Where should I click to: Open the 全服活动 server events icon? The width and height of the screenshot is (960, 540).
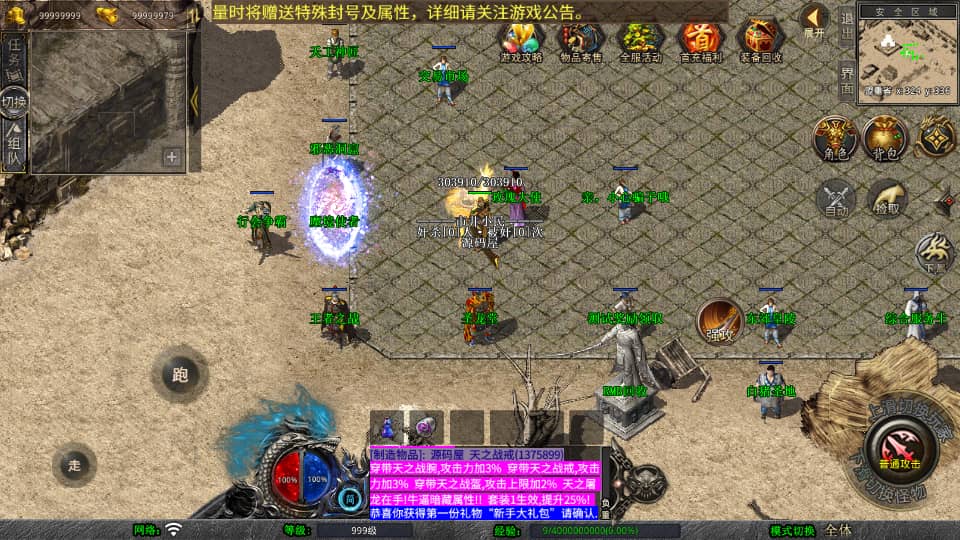(640, 40)
